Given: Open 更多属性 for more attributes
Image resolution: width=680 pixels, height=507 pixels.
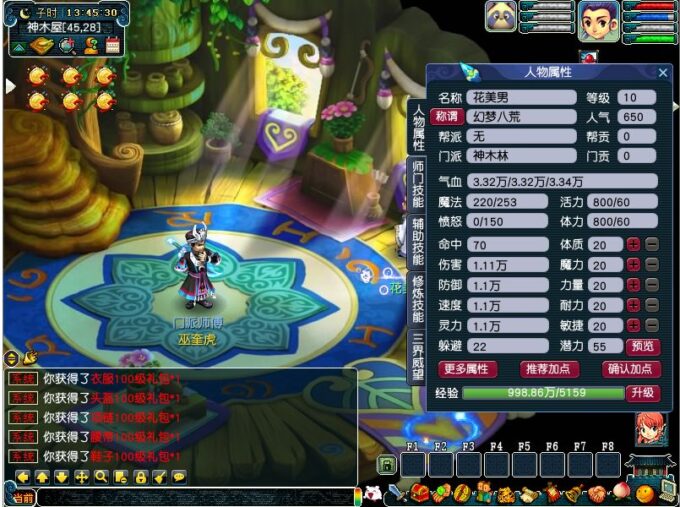Looking at the screenshot, I should (x=467, y=368).
